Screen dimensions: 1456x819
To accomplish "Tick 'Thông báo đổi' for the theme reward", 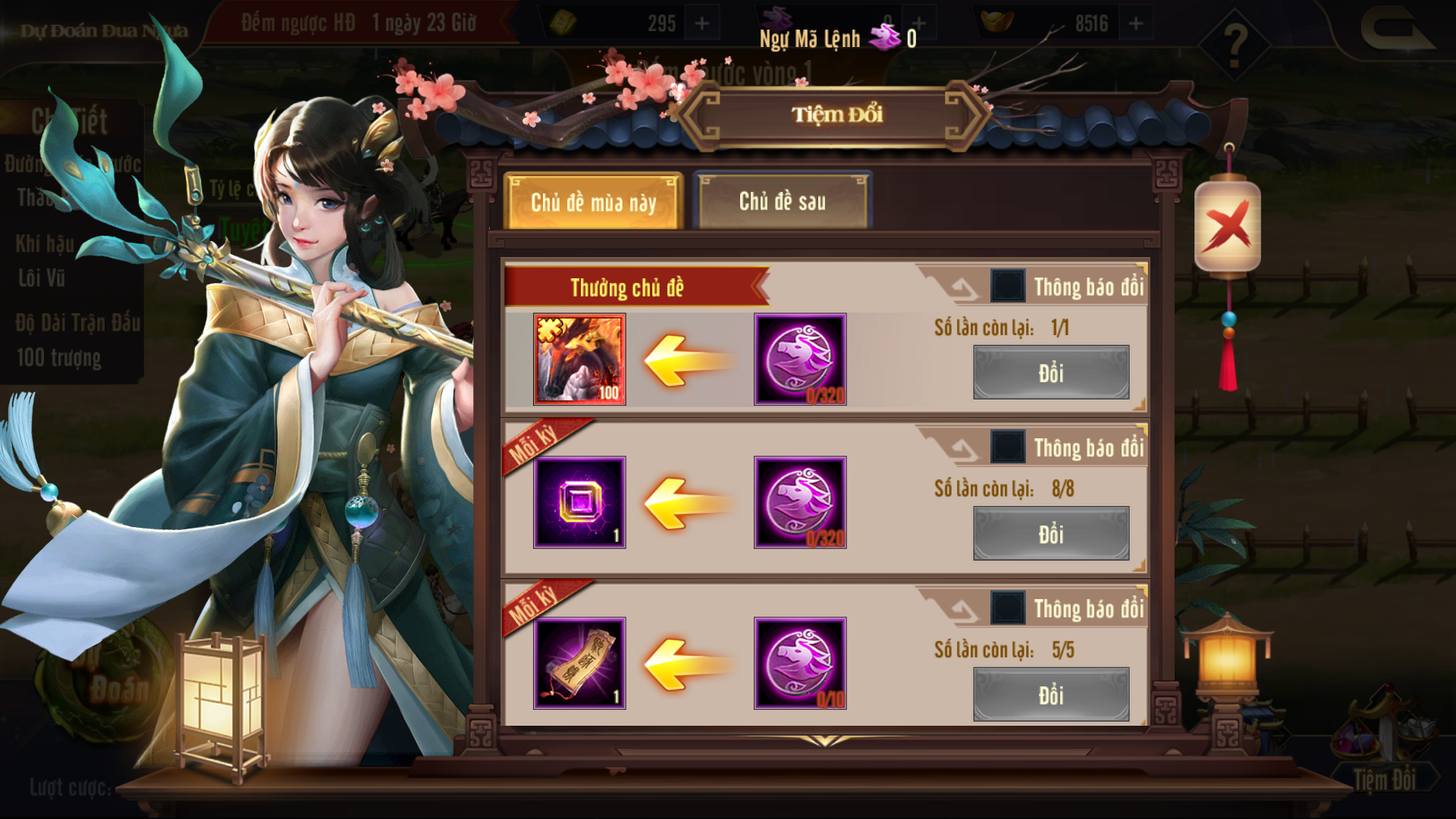I will pyautogui.click(x=1008, y=286).
